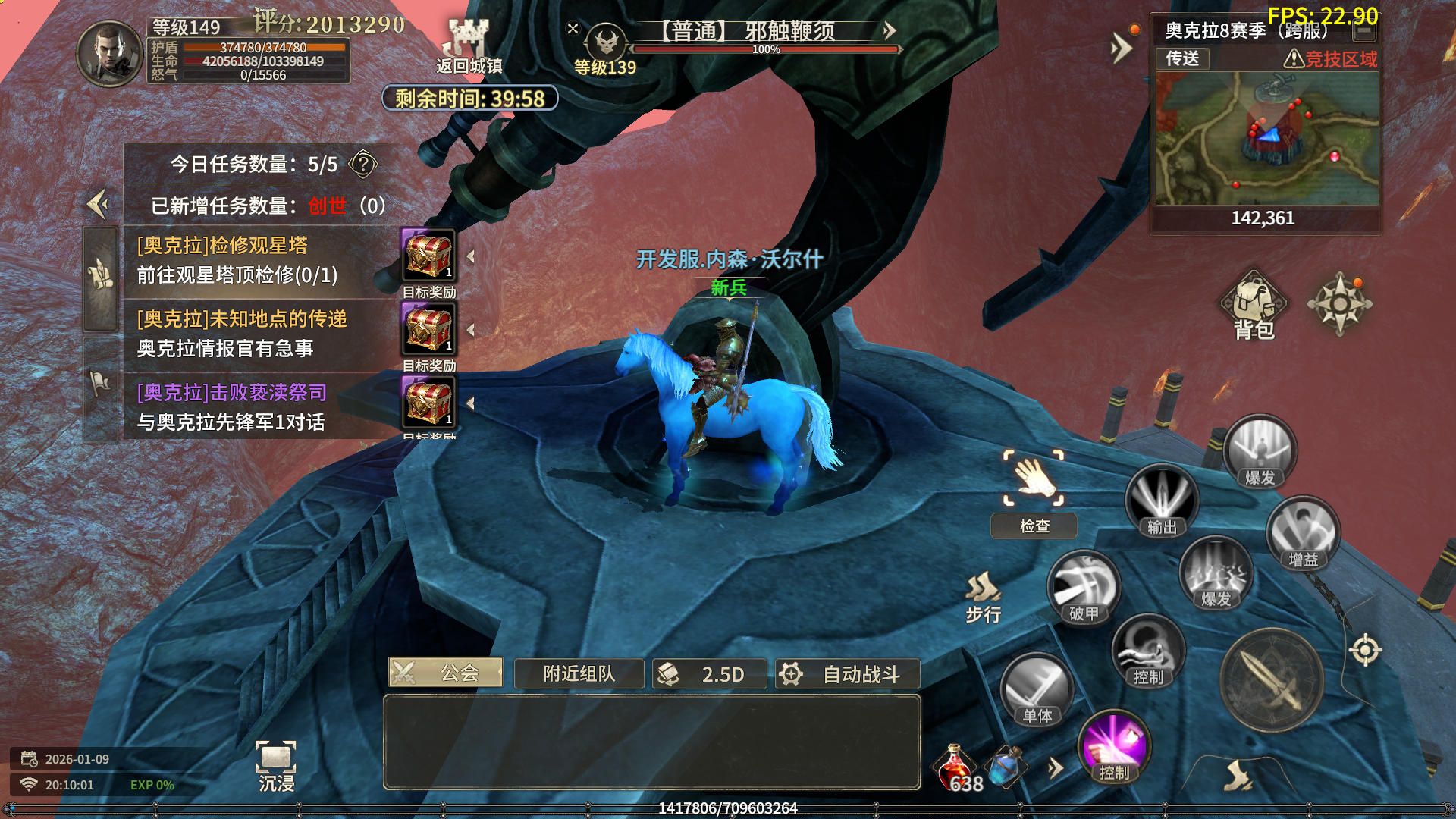The width and height of the screenshot is (1456, 819).
Task: Collapse the quest tracker with the left arrow
Action: 99,204
